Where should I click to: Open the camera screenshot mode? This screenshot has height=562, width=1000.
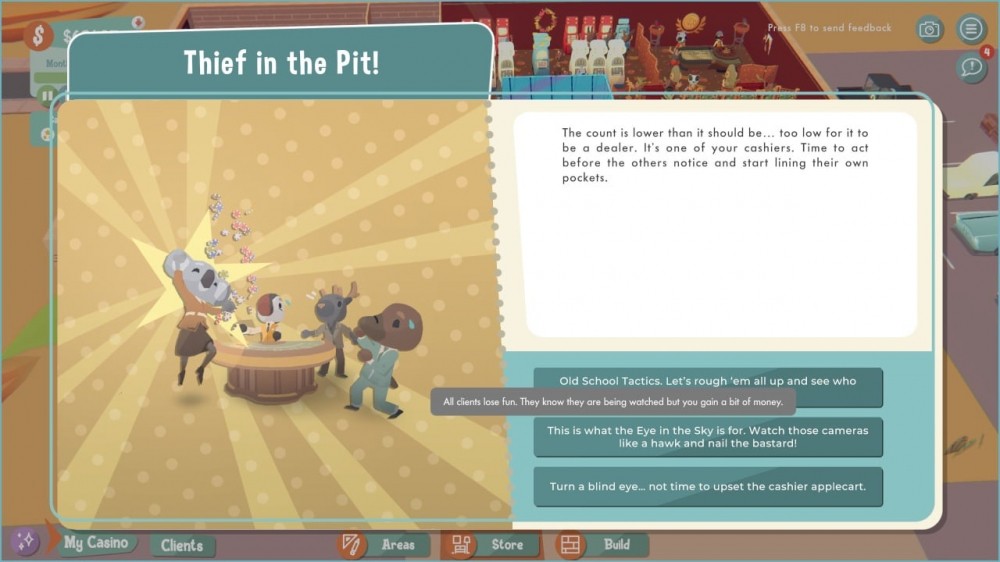(930, 29)
